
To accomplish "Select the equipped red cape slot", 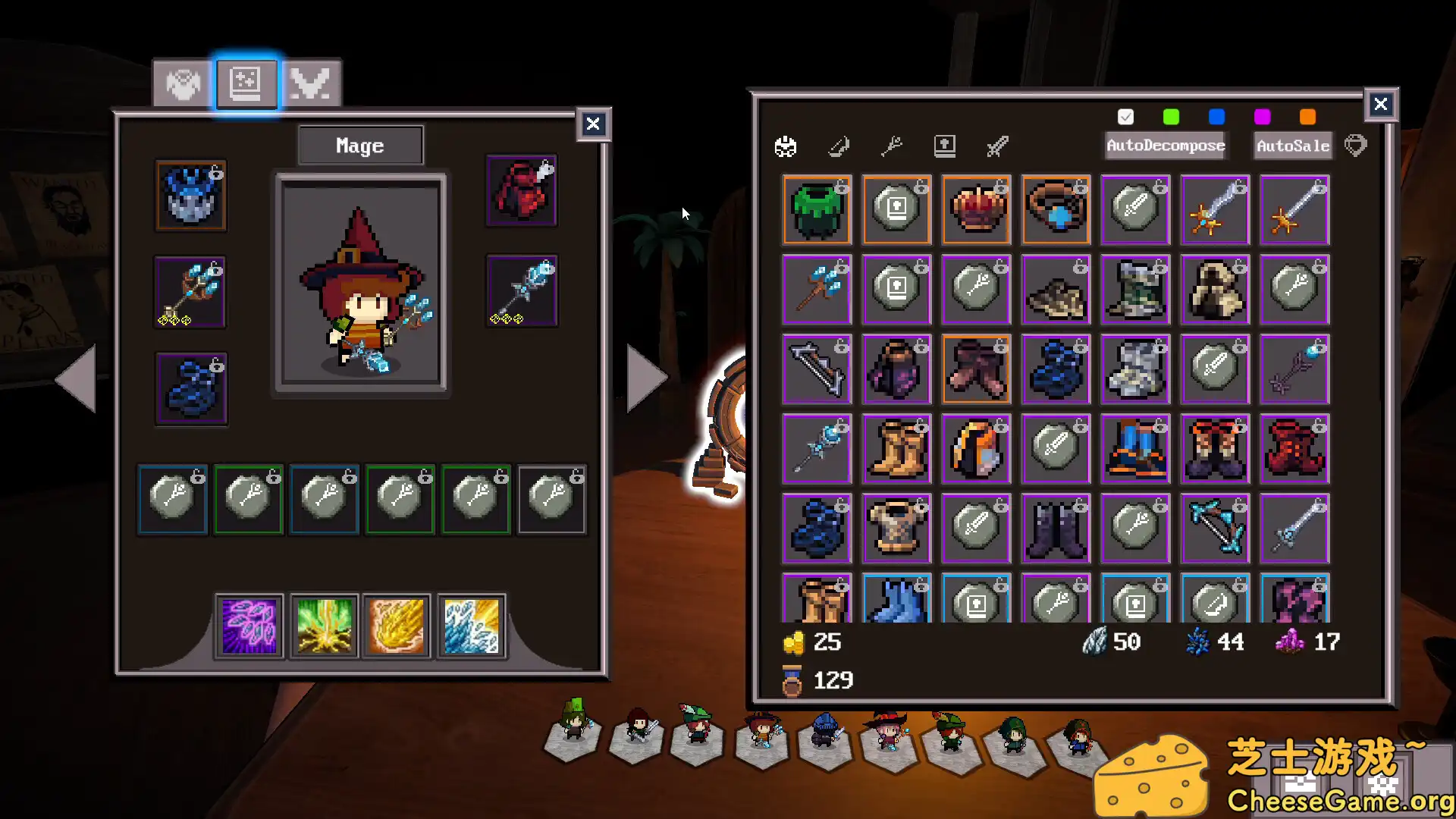I will (x=521, y=190).
